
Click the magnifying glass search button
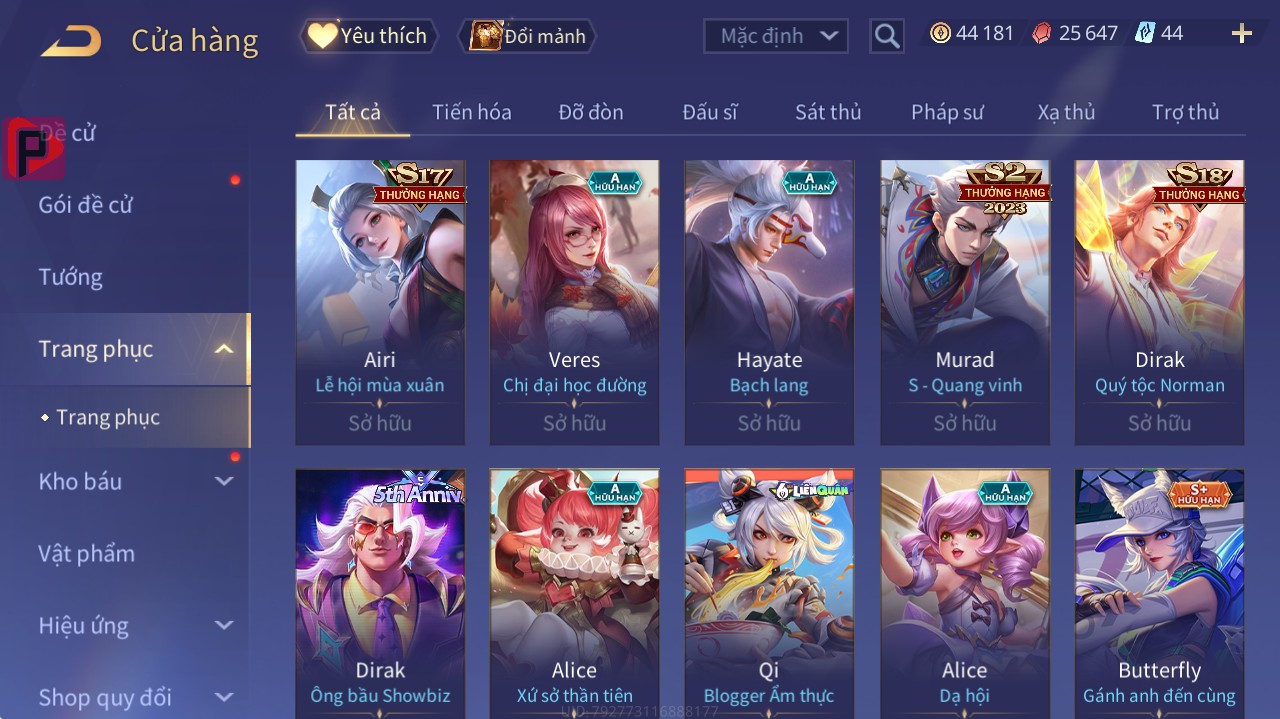click(887, 37)
